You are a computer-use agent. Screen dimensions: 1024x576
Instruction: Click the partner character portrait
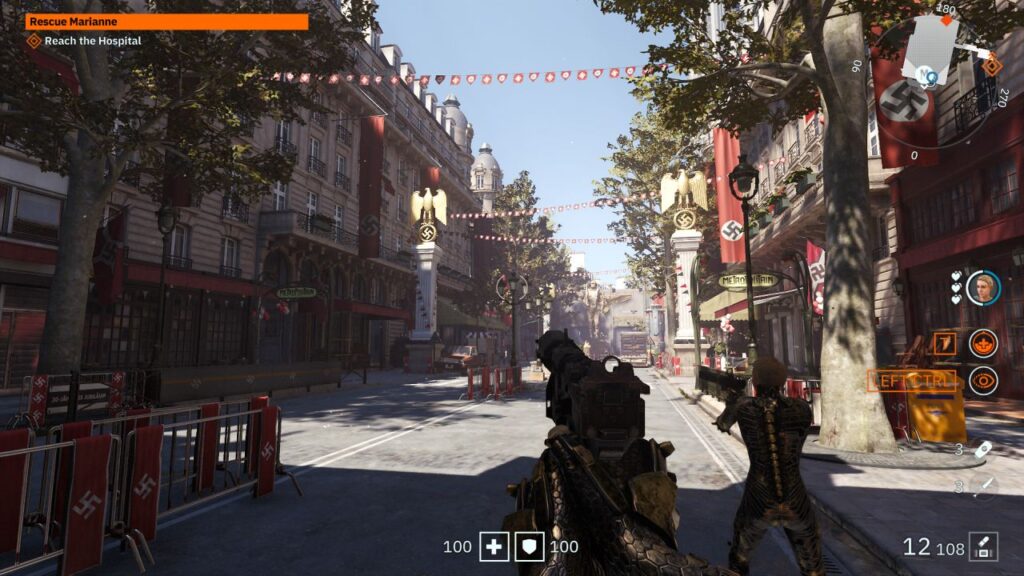pos(983,288)
